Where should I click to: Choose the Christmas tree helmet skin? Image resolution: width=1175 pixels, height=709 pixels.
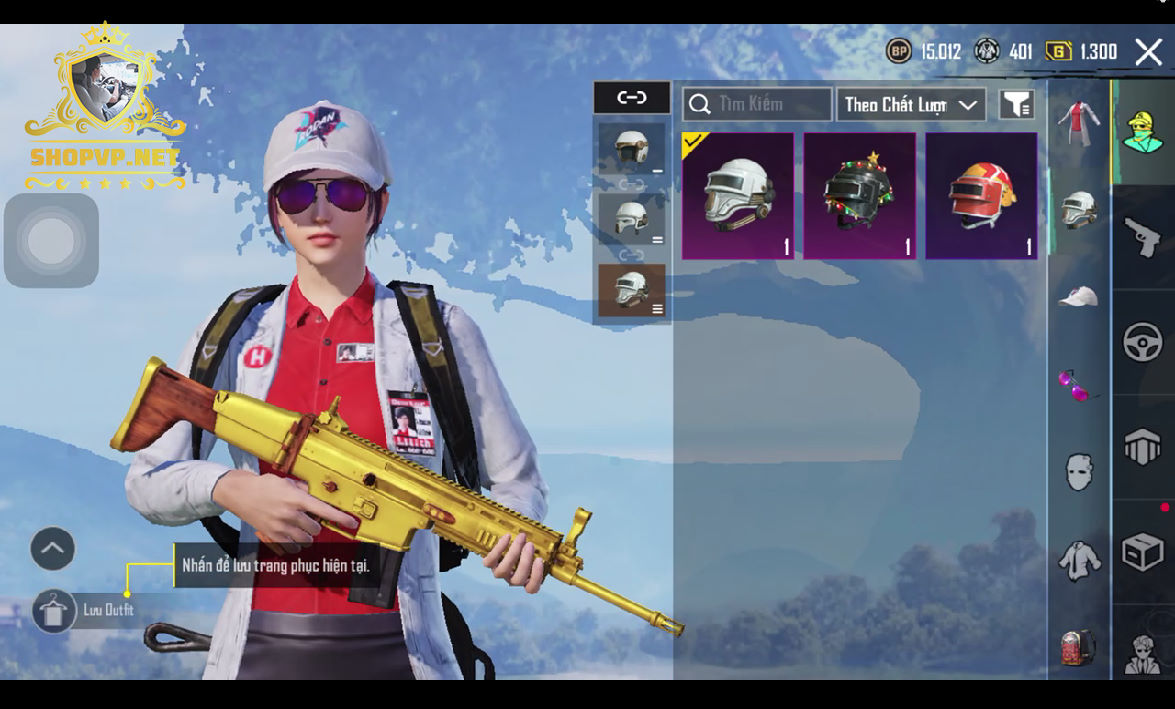point(860,196)
